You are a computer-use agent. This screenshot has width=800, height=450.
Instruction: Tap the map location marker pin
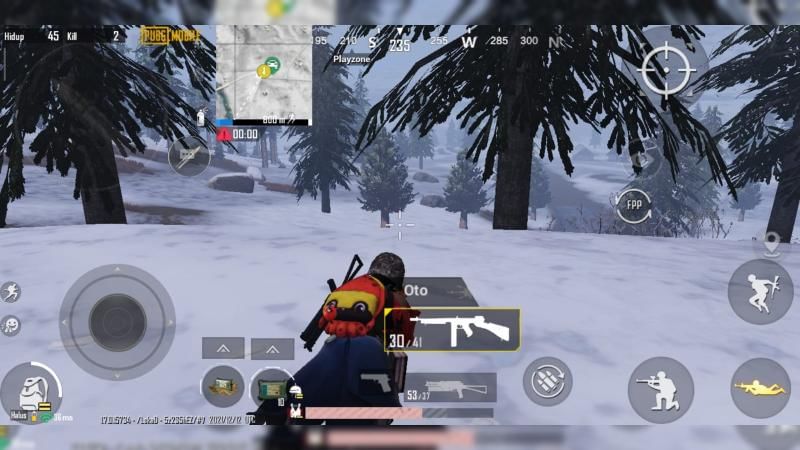pos(771,243)
